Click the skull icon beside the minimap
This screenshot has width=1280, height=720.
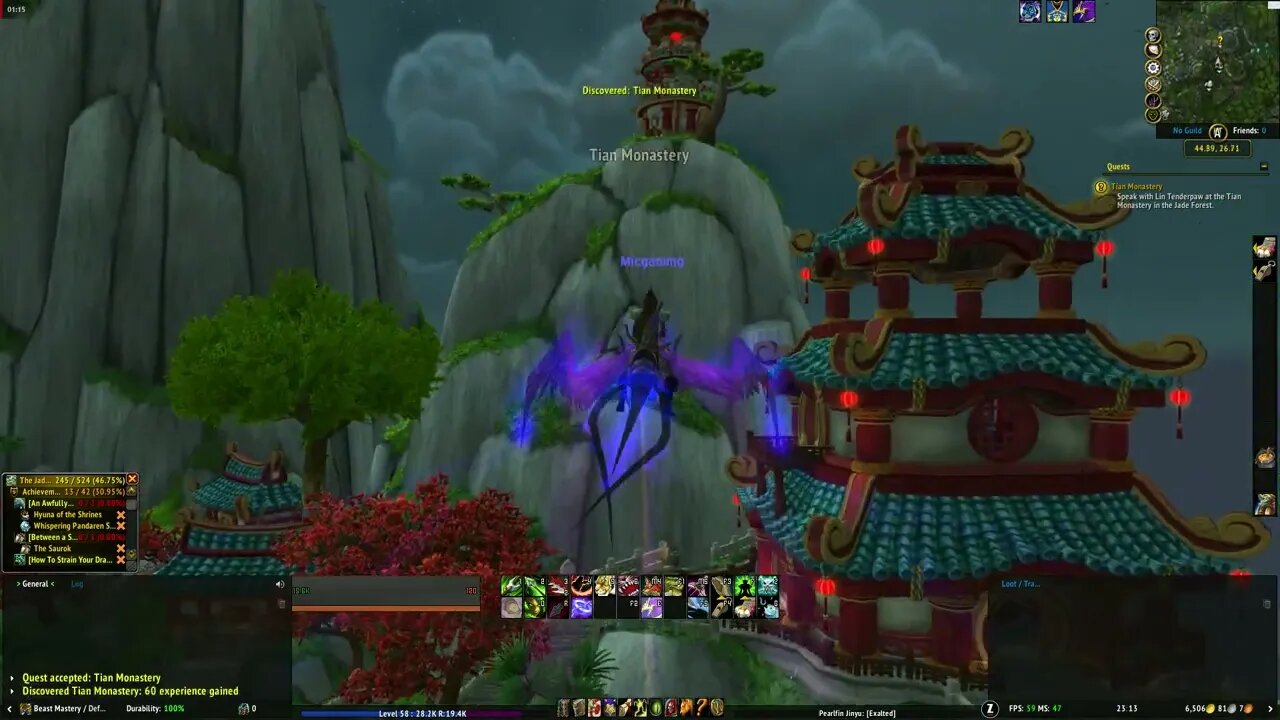[1152, 35]
